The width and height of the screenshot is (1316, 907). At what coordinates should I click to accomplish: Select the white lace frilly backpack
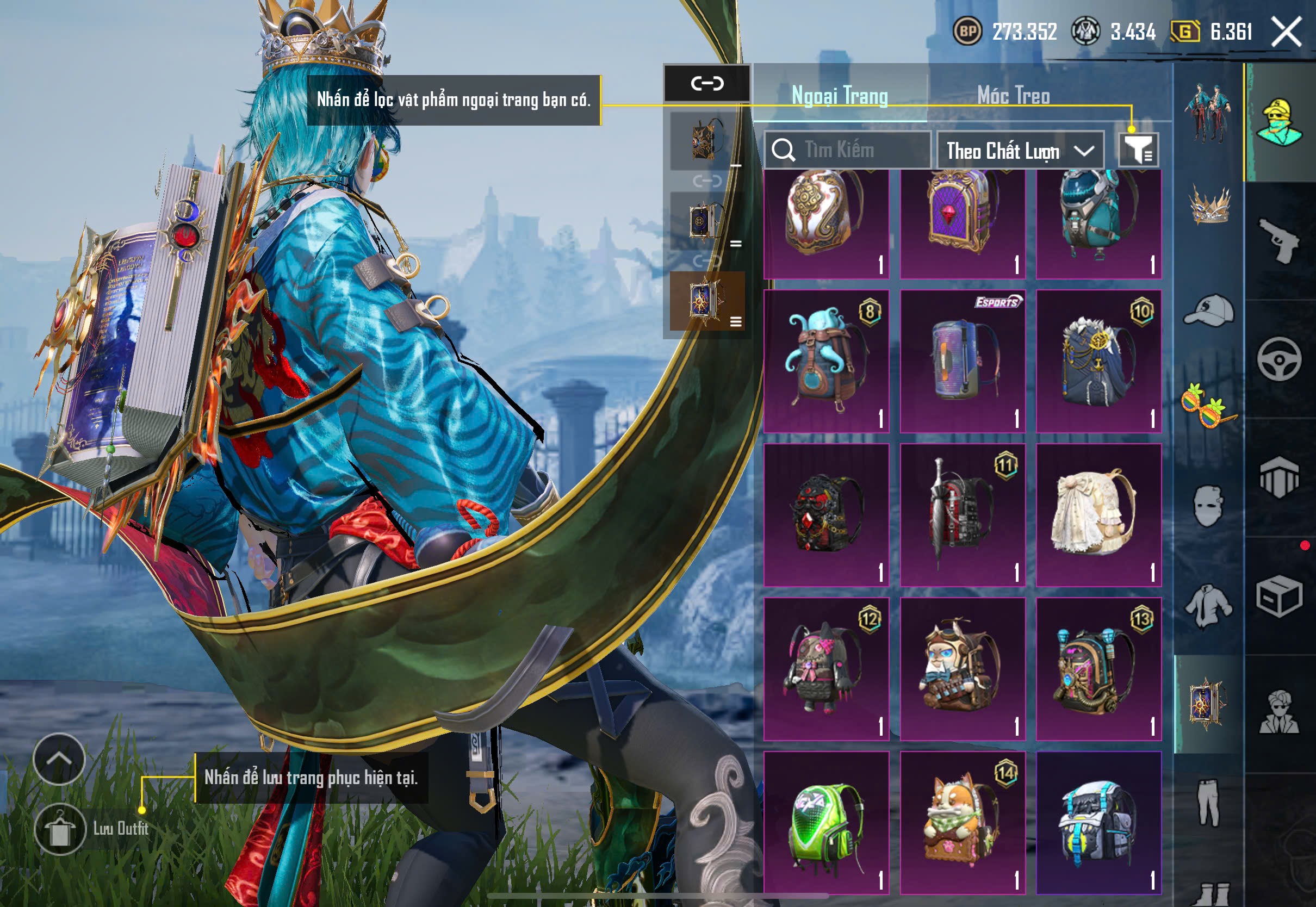(x=1098, y=514)
